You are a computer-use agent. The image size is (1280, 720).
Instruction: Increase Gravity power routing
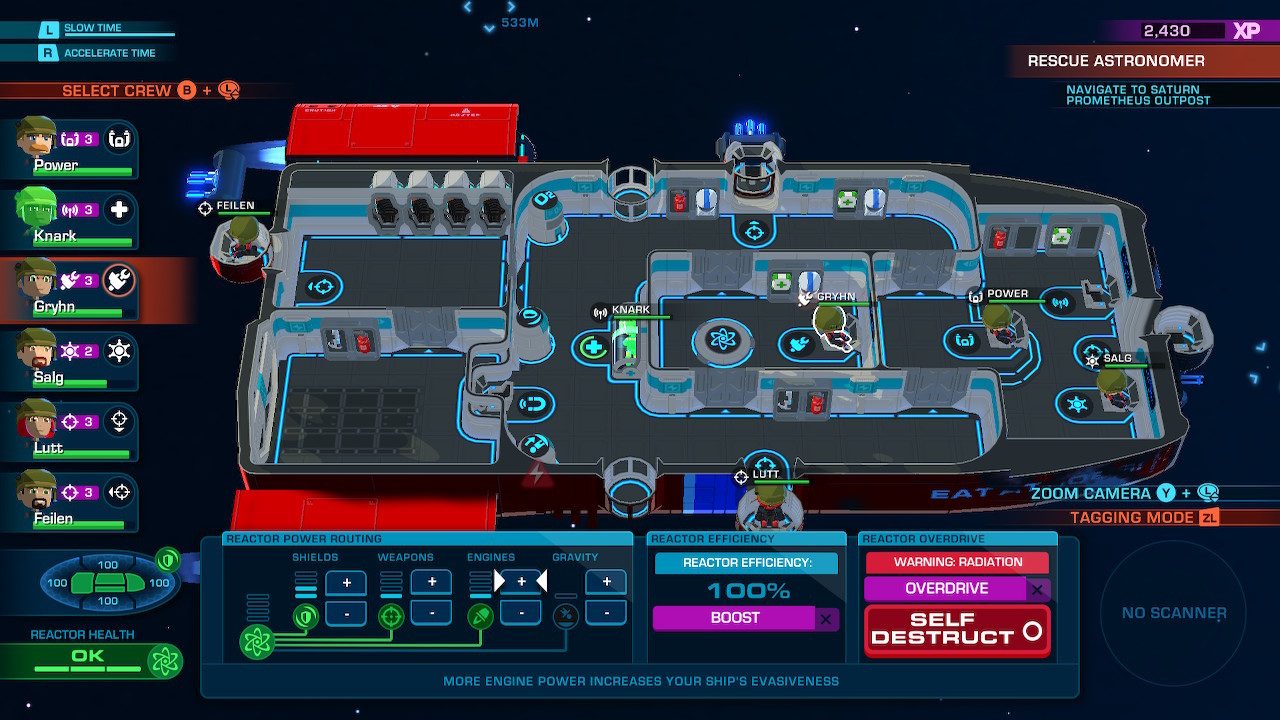[x=606, y=582]
